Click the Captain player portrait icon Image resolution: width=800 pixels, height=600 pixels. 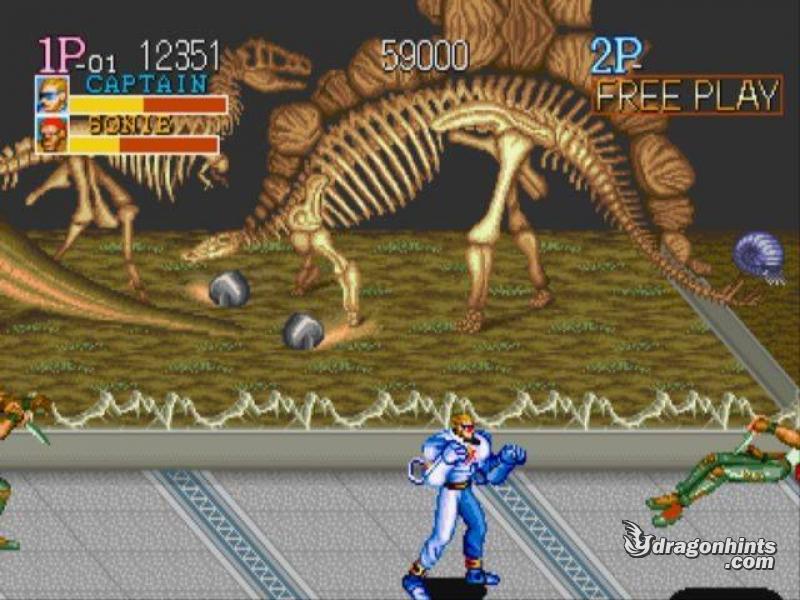pos(52,95)
